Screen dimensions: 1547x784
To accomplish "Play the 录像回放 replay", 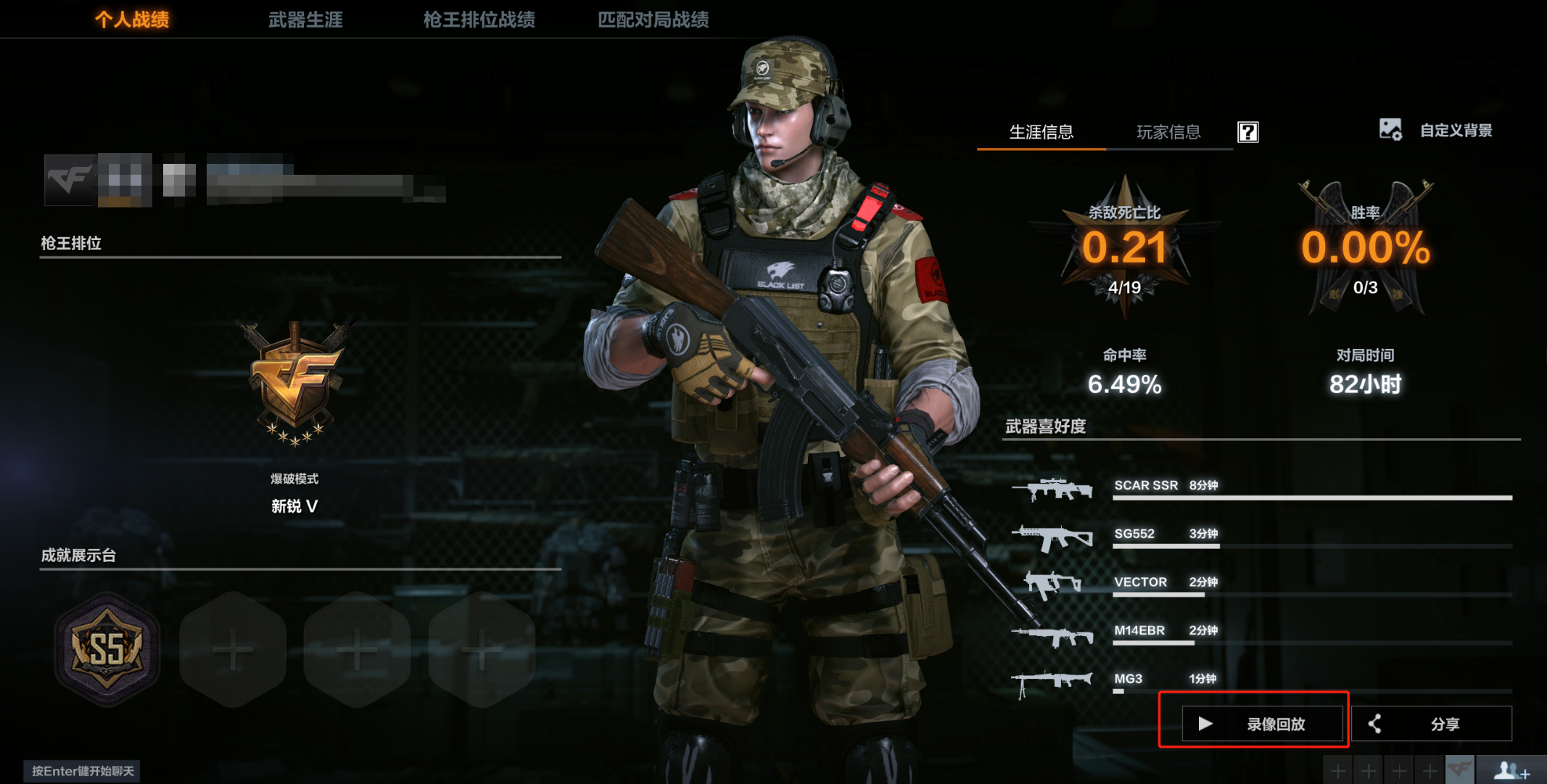I will point(1261,724).
